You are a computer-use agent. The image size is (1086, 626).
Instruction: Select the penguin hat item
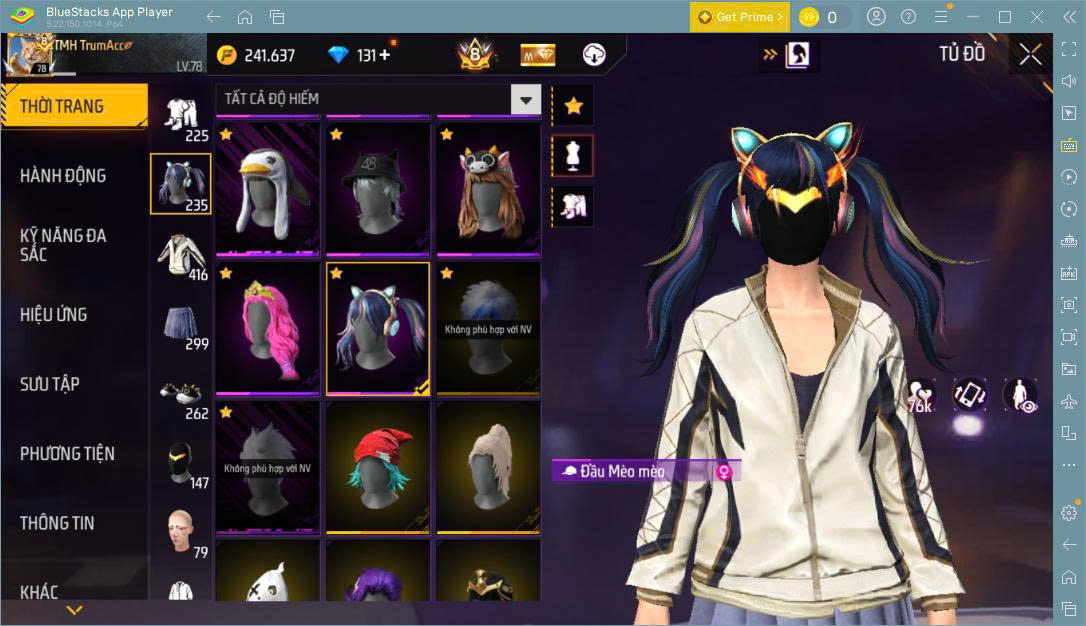click(267, 188)
